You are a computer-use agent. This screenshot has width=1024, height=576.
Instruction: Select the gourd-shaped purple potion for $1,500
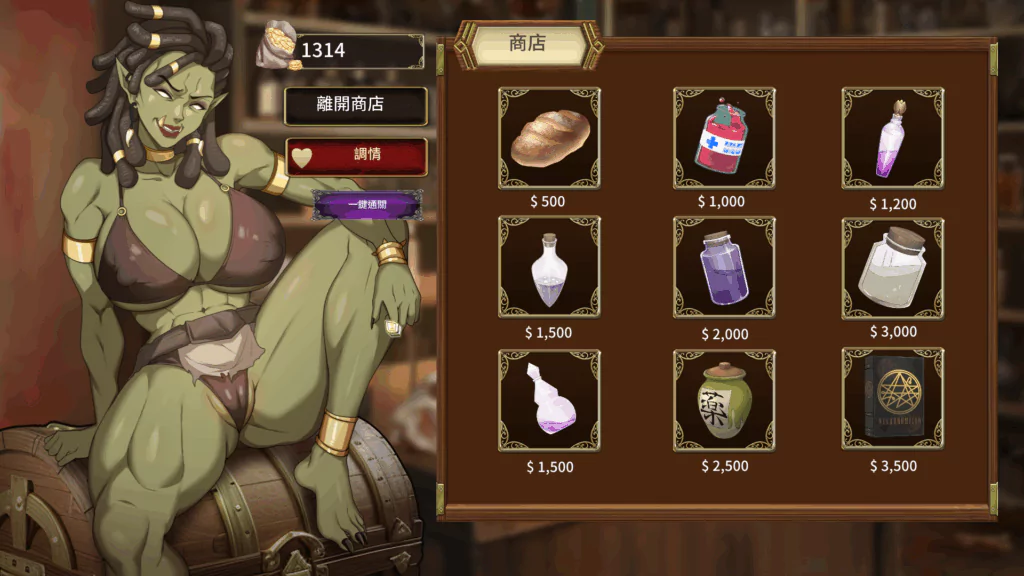click(549, 400)
